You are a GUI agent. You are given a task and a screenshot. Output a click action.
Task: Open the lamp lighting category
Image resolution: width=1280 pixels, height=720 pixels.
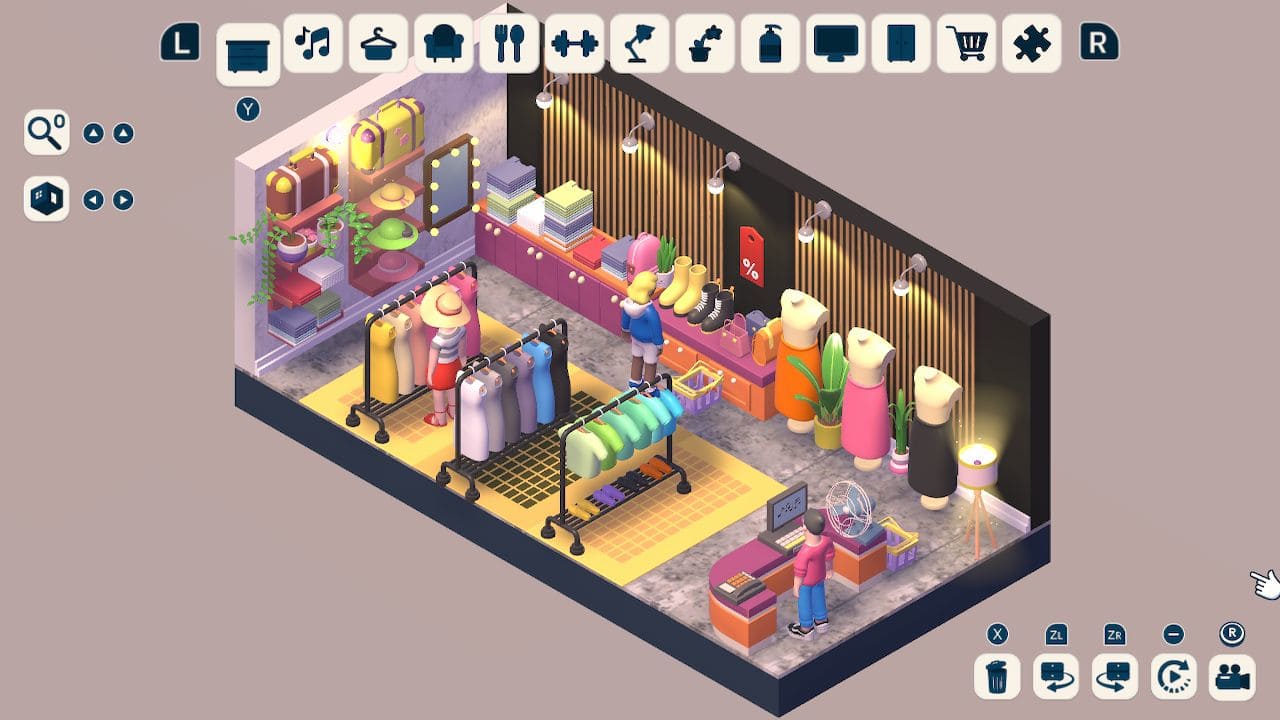coord(640,44)
